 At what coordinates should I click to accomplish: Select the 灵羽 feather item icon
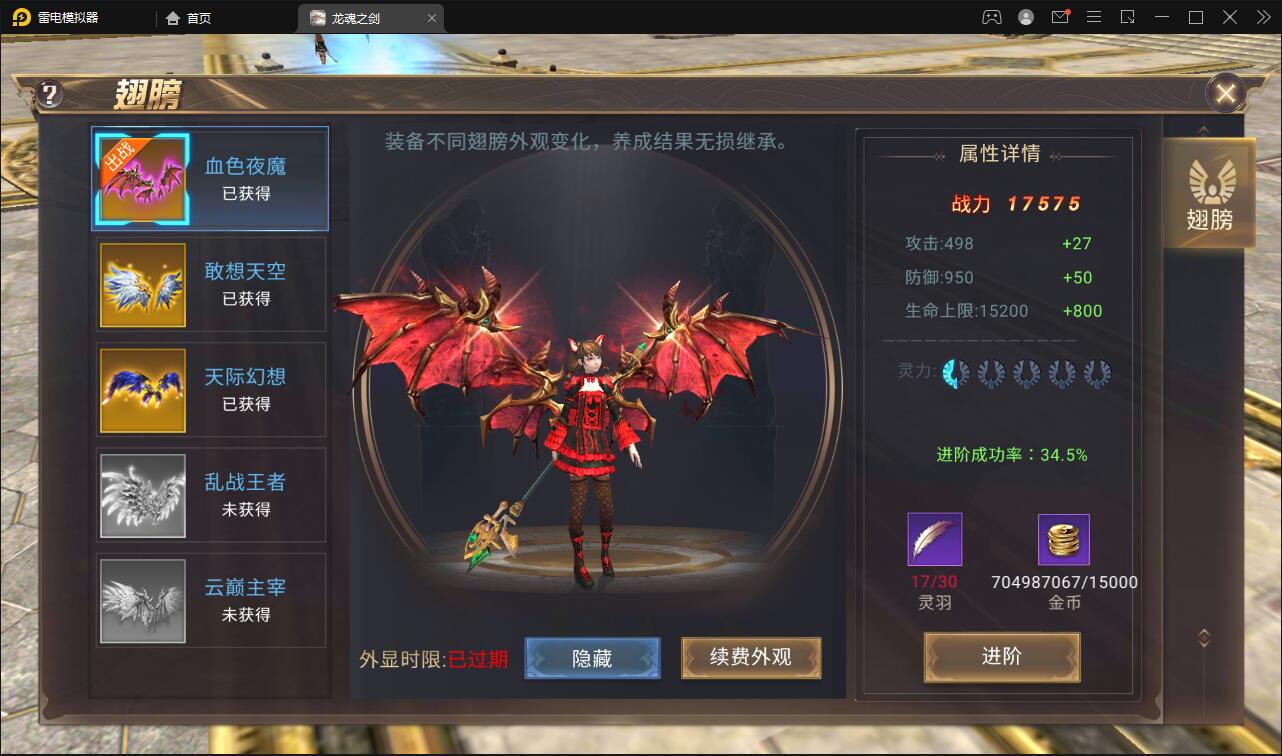tap(933, 538)
